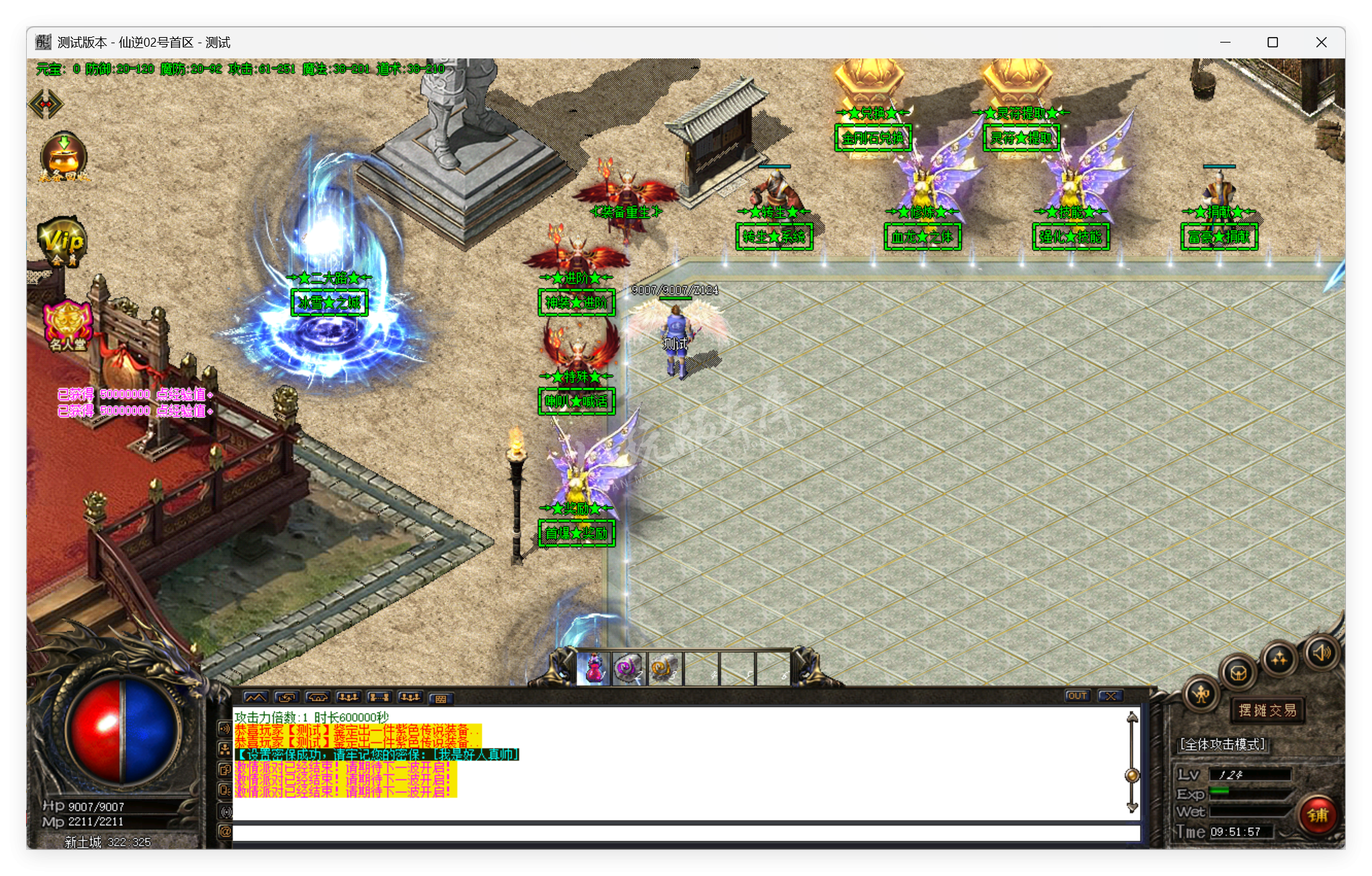Open the 名人堂 hall of fame icon
Viewport: 1372px width, 876px height.
[x=67, y=325]
